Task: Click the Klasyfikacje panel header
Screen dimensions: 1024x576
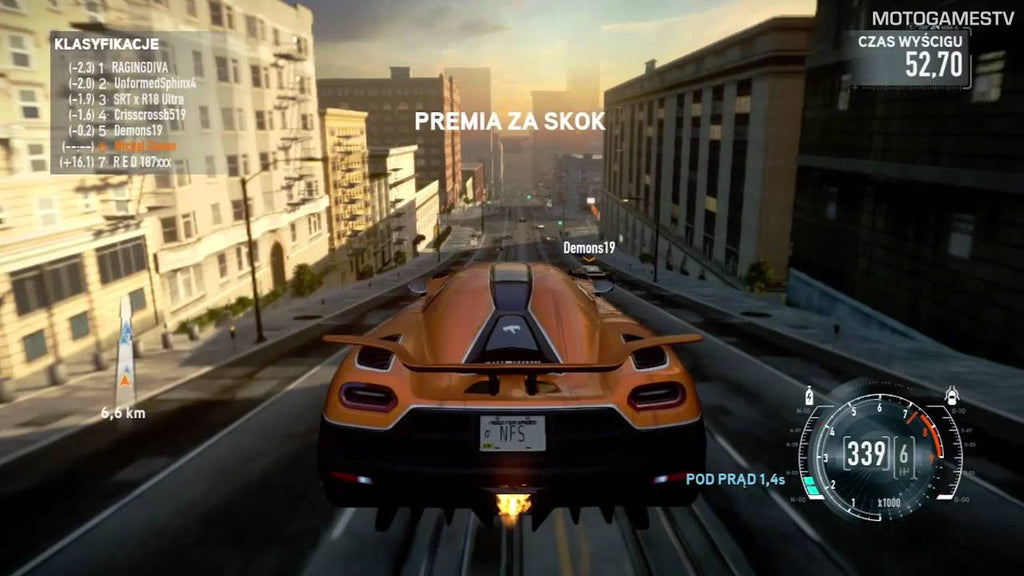Action: coord(106,46)
